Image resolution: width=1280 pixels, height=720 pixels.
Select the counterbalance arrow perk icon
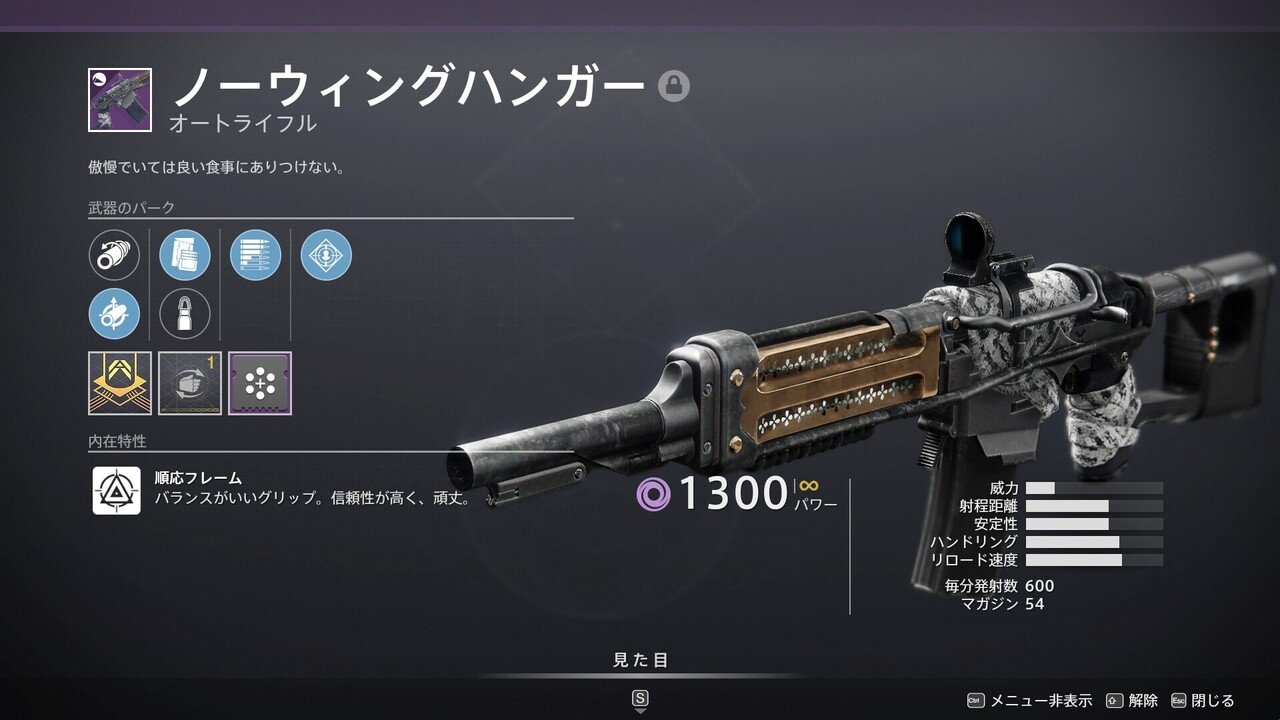[114, 311]
